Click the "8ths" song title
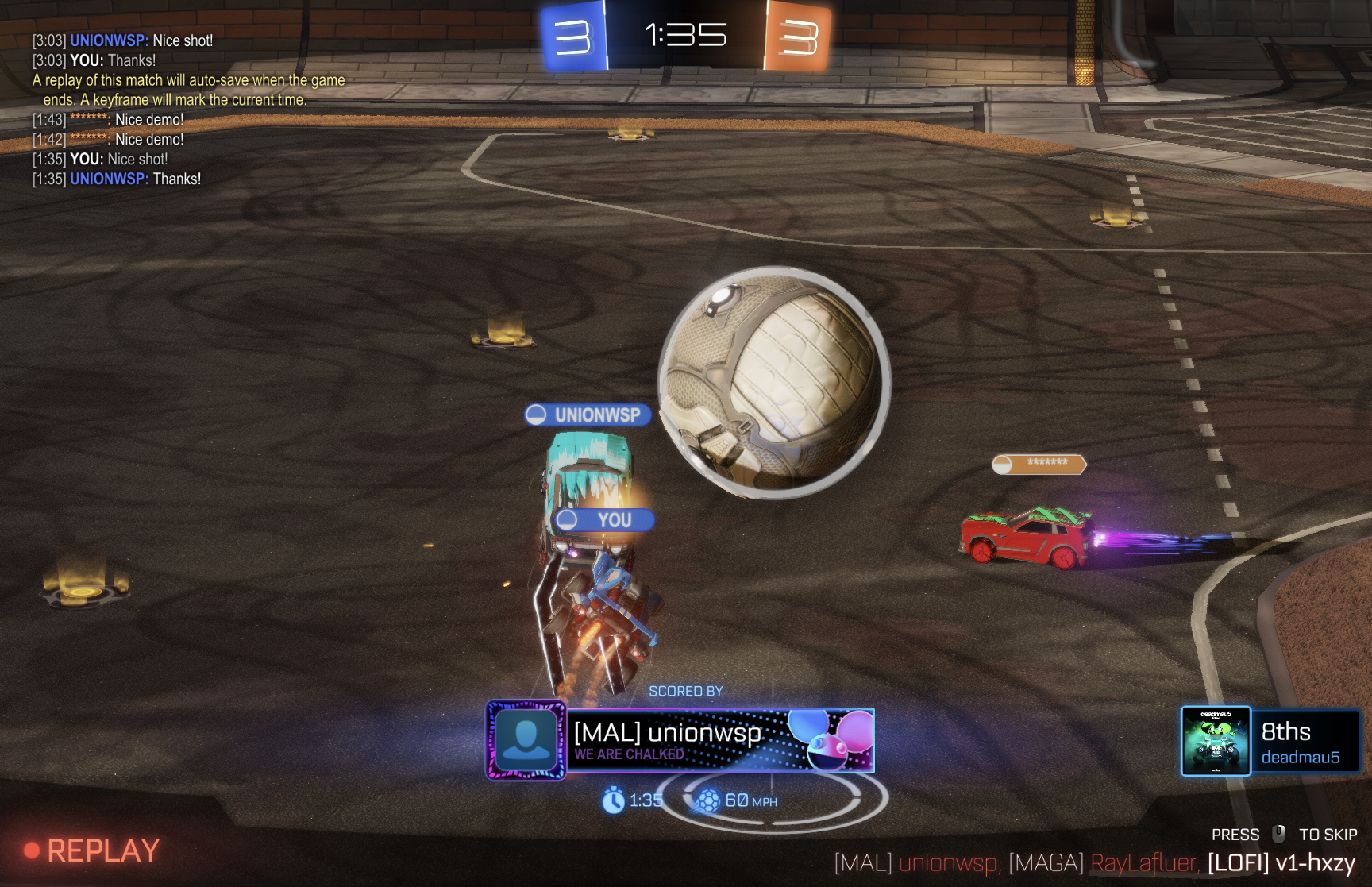 pyautogui.click(x=1285, y=731)
